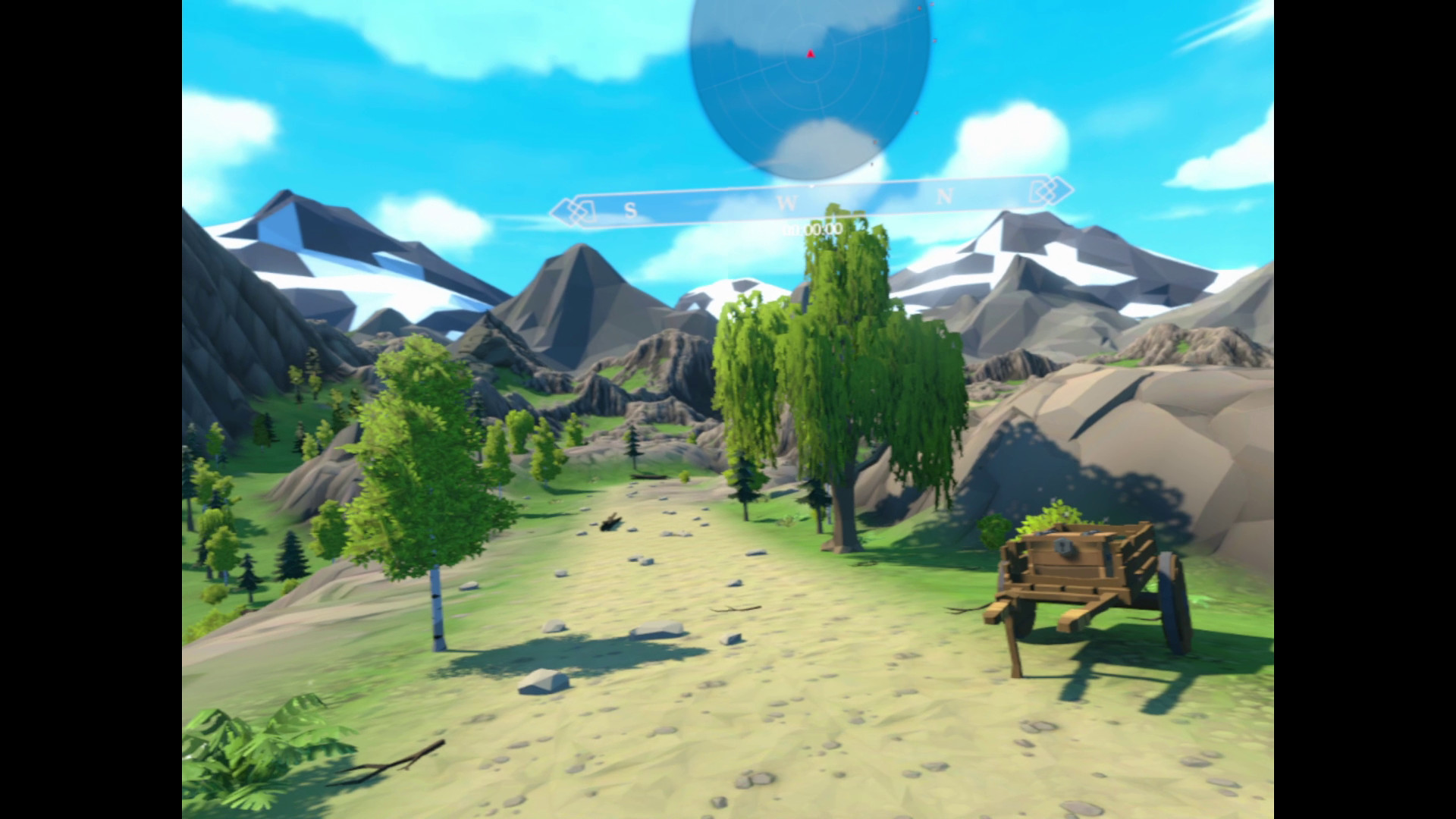The width and height of the screenshot is (1456, 819).
Task: Select the red marker near the radar's lower edge
Action: [x=875, y=142]
